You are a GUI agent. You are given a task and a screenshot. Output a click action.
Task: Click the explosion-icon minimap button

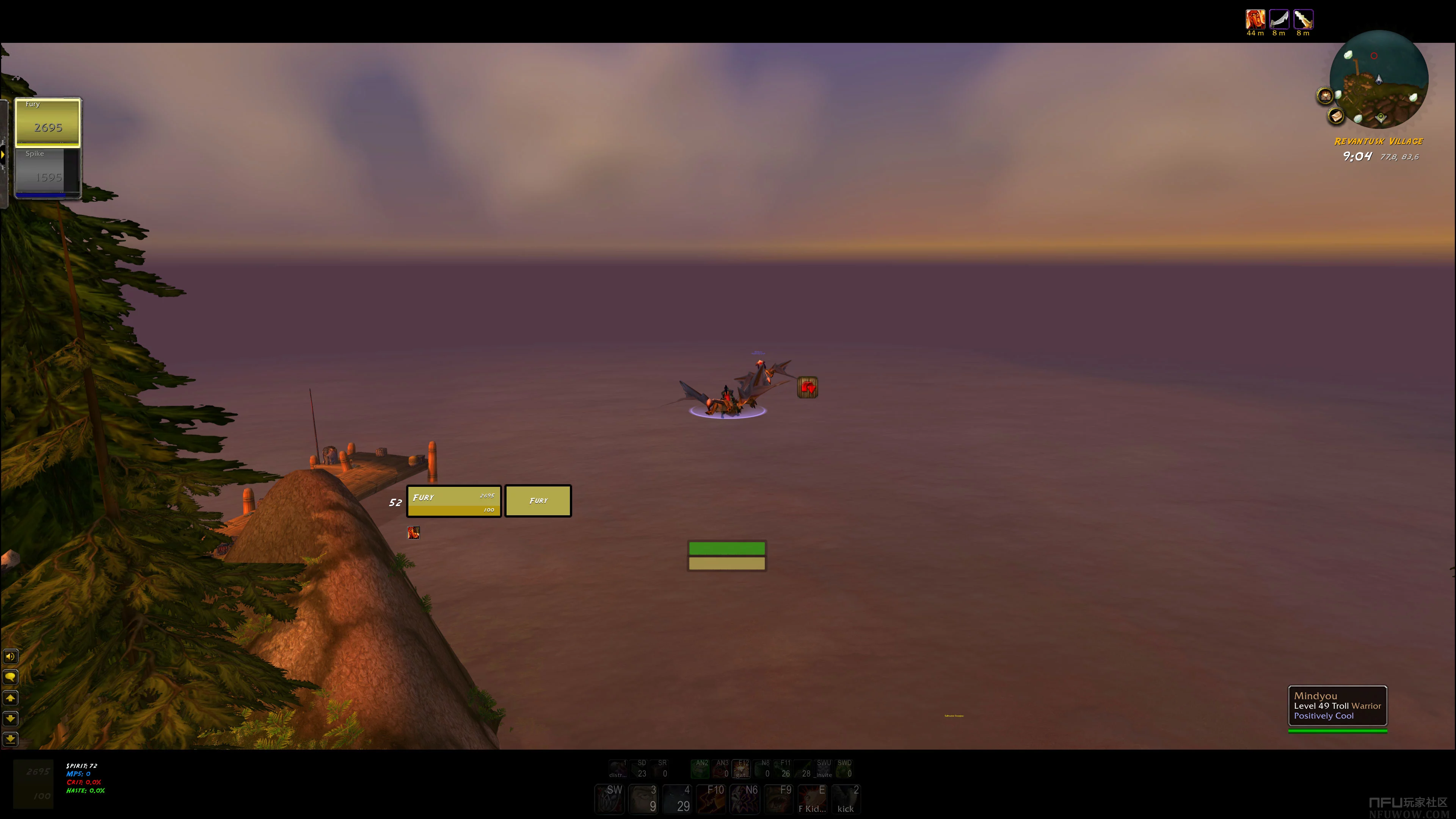pyautogui.click(x=1325, y=96)
